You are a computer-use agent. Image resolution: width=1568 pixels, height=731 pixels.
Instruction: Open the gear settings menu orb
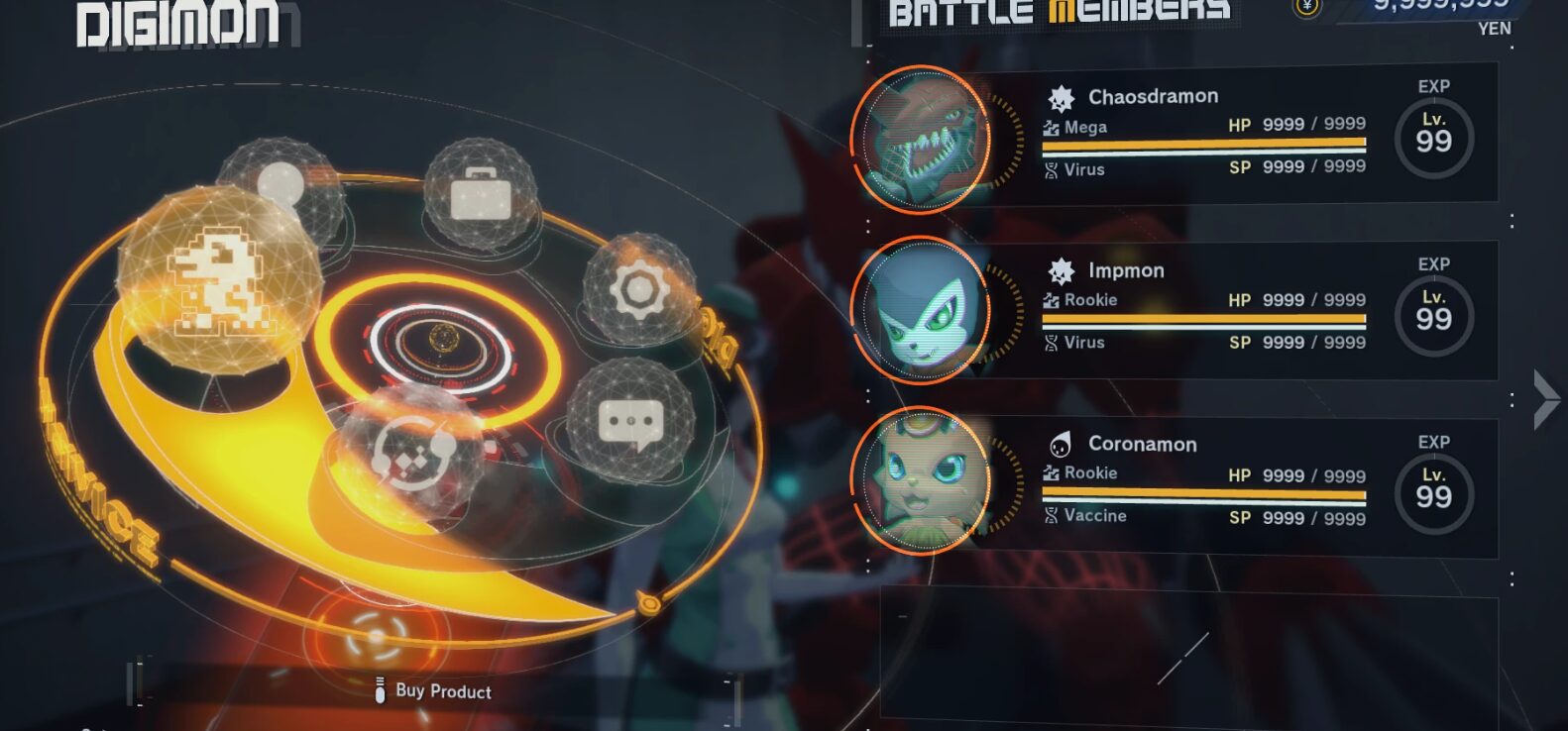[x=639, y=289]
